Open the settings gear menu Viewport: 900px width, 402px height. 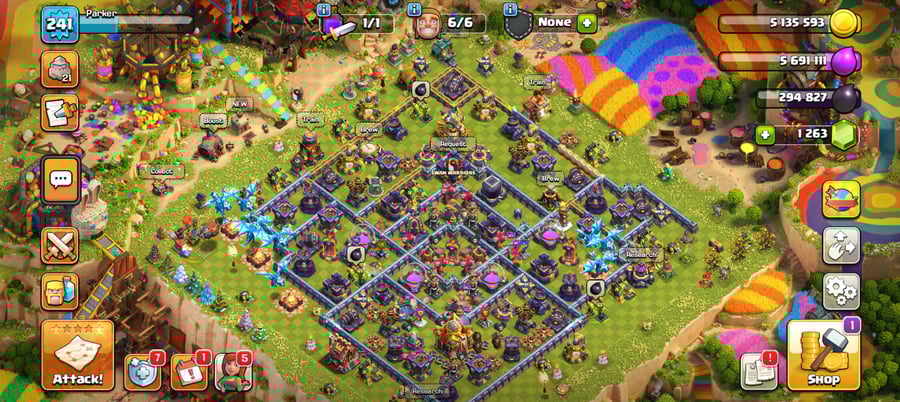(x=841, y=291)
